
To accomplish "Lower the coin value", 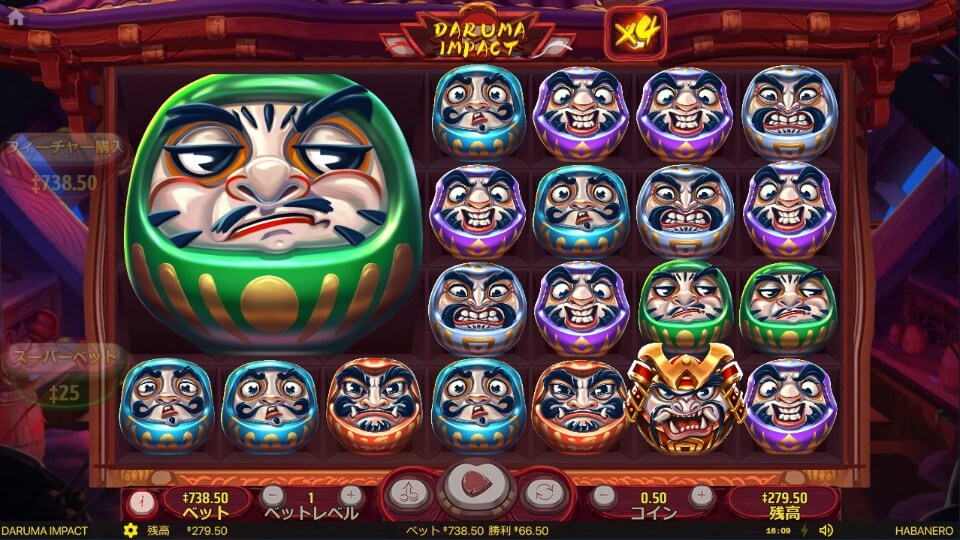I will pyautogui.click(x=603, y=495).
